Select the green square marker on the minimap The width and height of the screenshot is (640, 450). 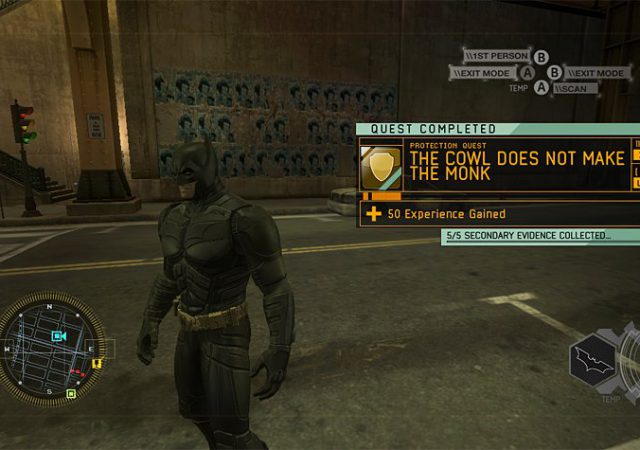point(71,394)
